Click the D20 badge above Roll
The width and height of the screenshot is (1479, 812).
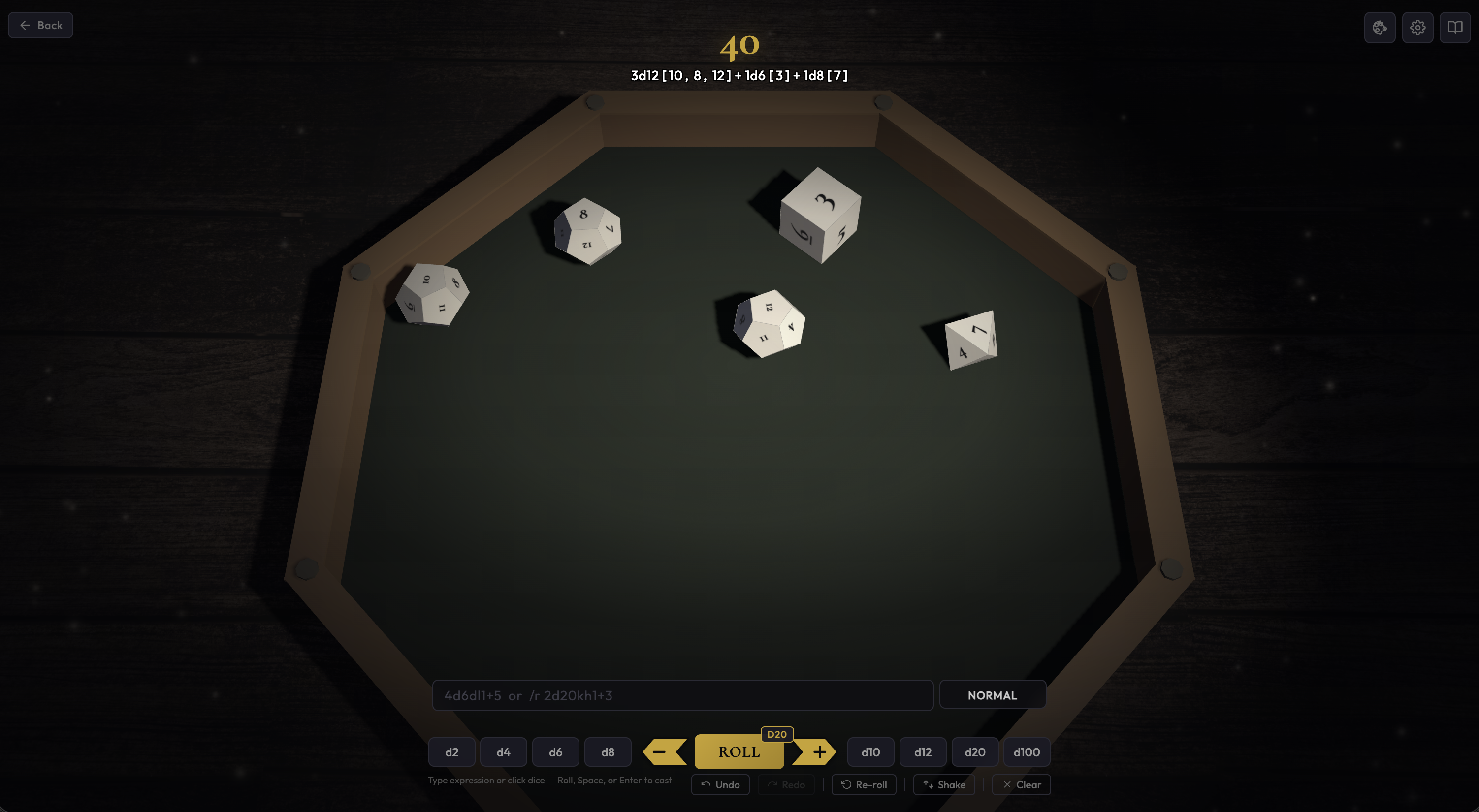777,734
